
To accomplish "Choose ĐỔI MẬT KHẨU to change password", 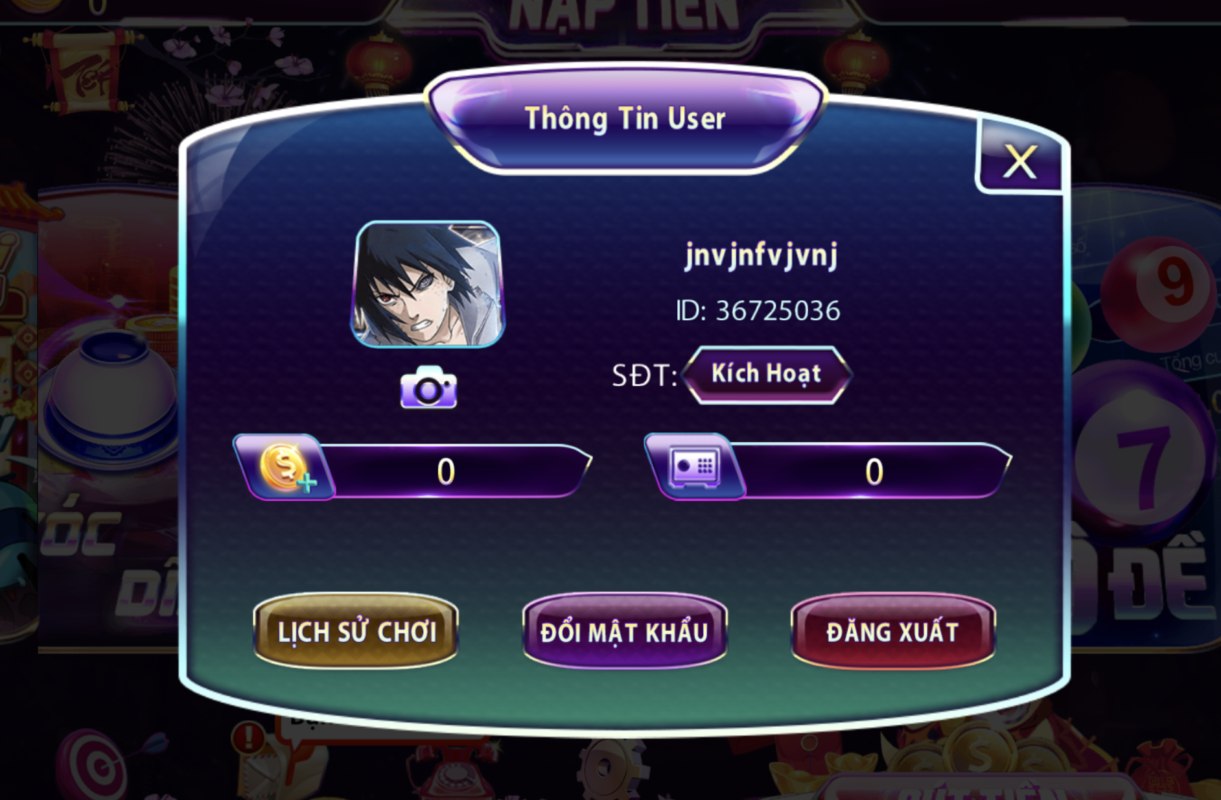I will tap(624, 631).
